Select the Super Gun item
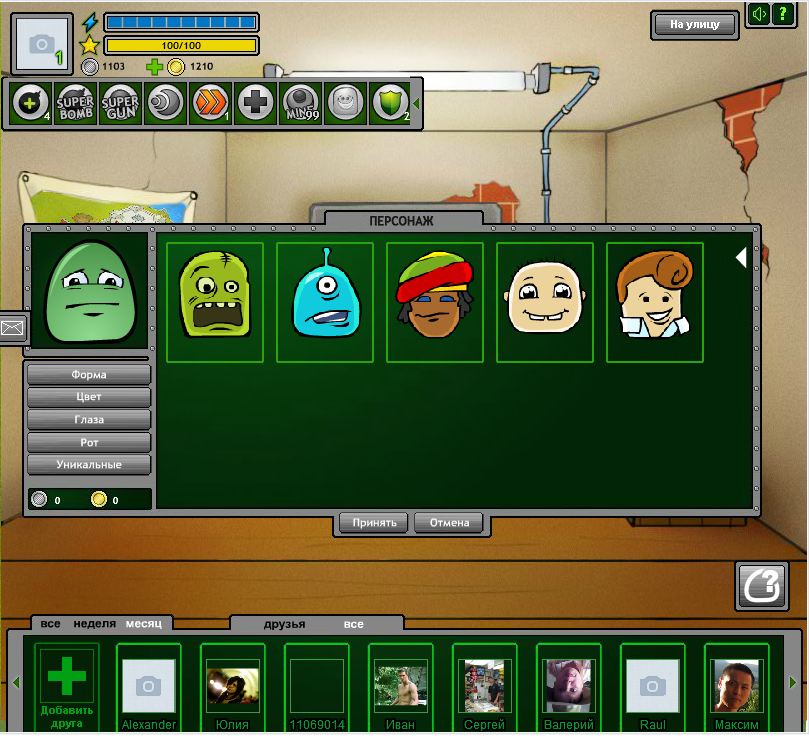 120,103
